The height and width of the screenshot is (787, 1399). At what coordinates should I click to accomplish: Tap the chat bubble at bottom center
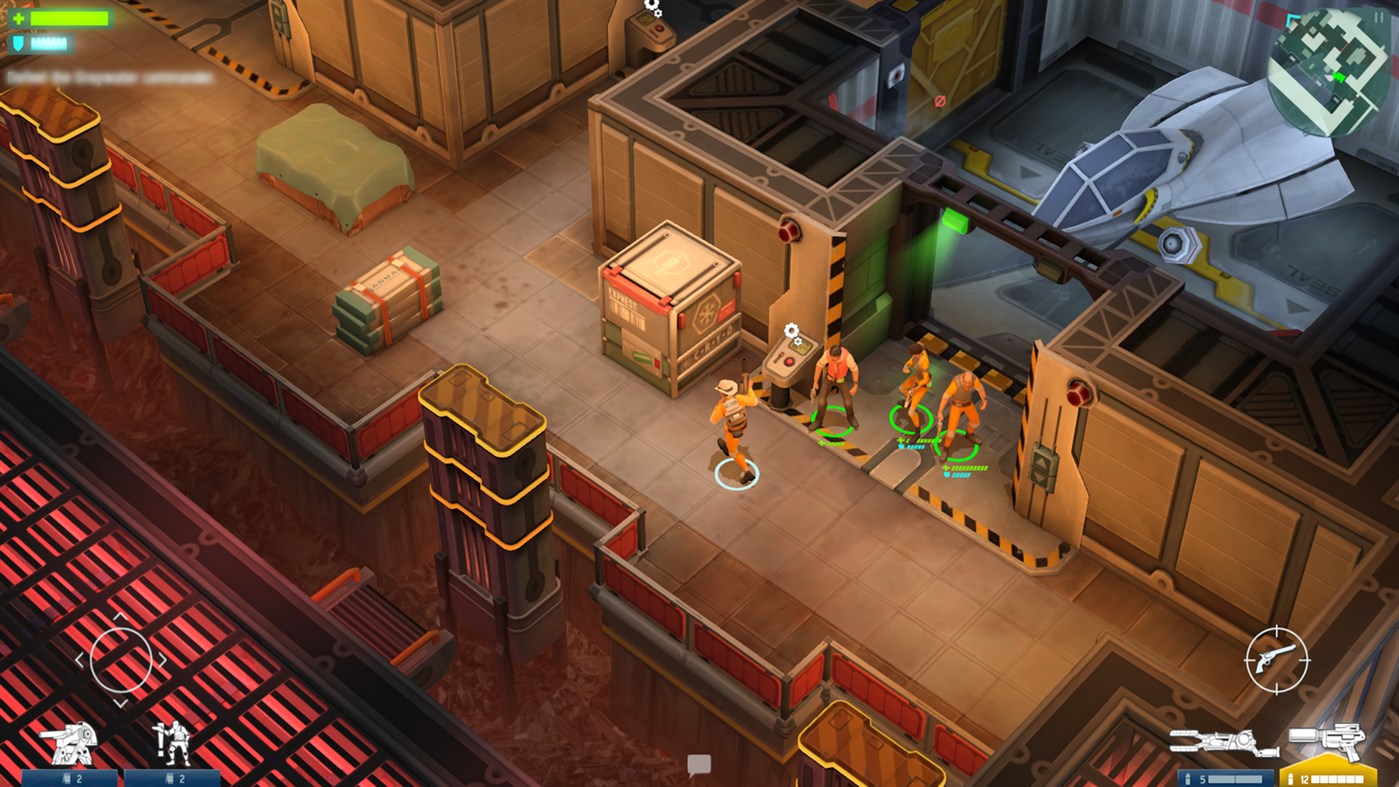[700, 765]
